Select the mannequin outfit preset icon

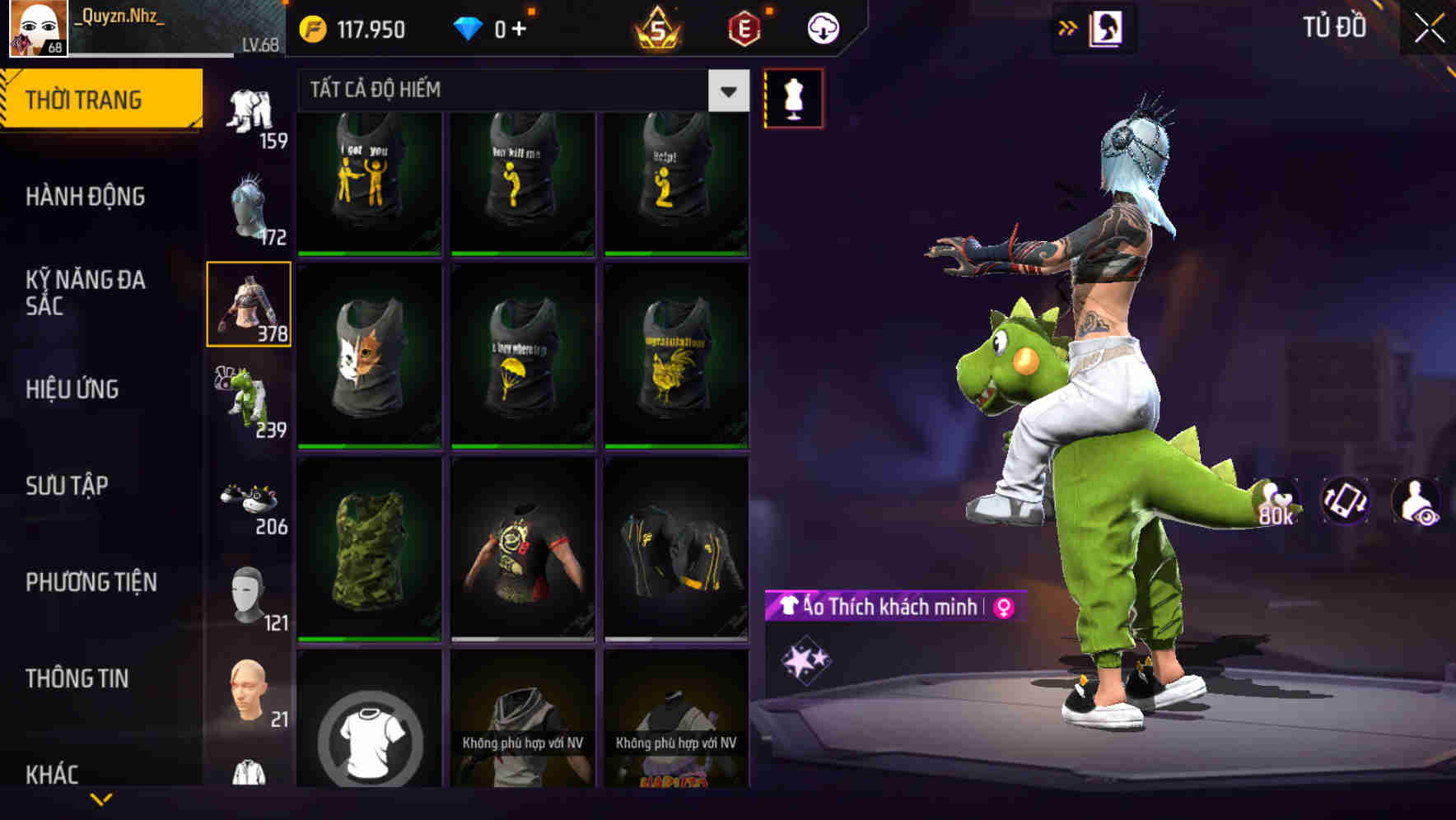click(793, 97)
